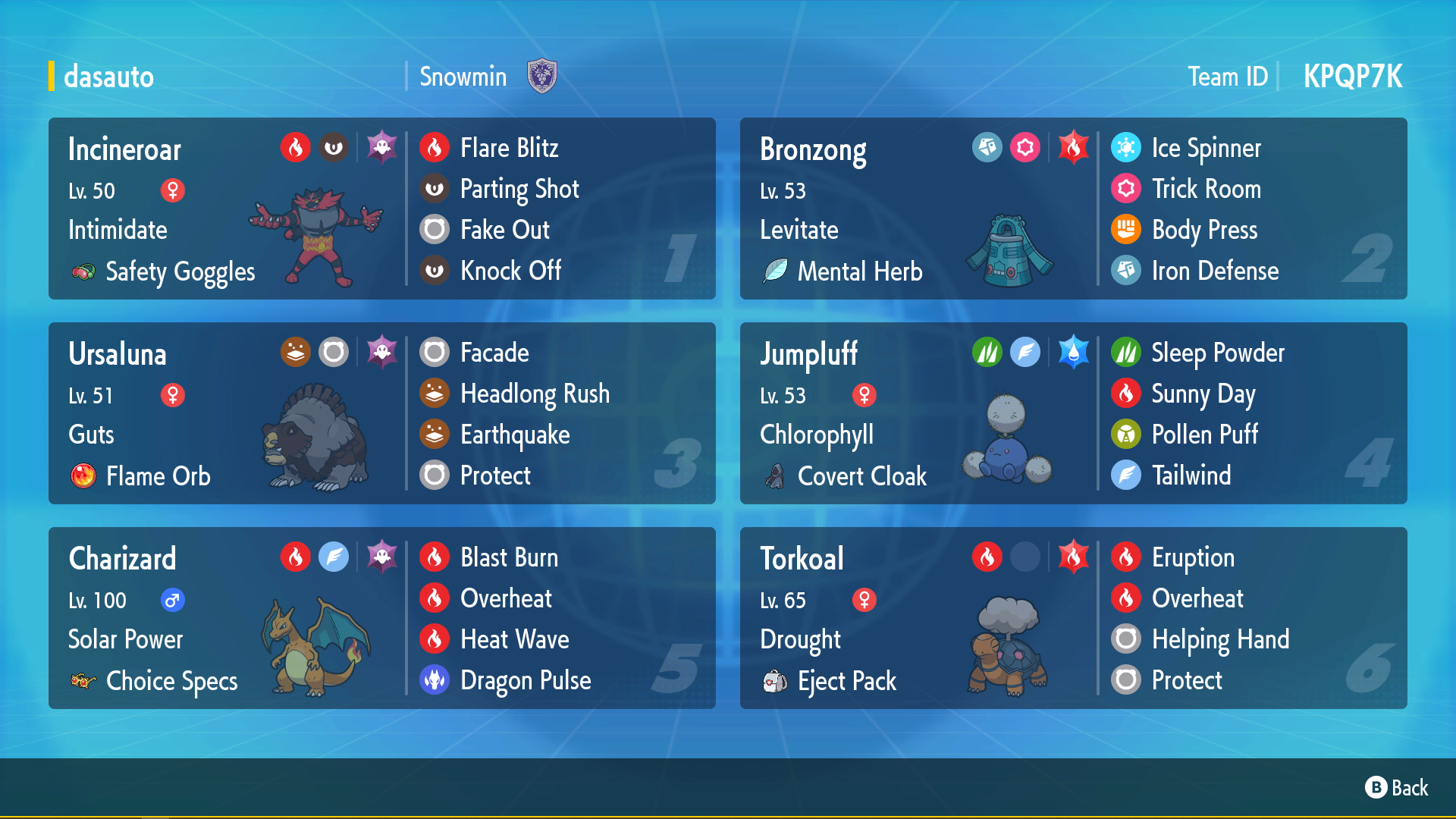Click the Dragon Pulse move
Image resolution: width=1456 pixels, height=819 pixels.
click(x=525, y=680)
